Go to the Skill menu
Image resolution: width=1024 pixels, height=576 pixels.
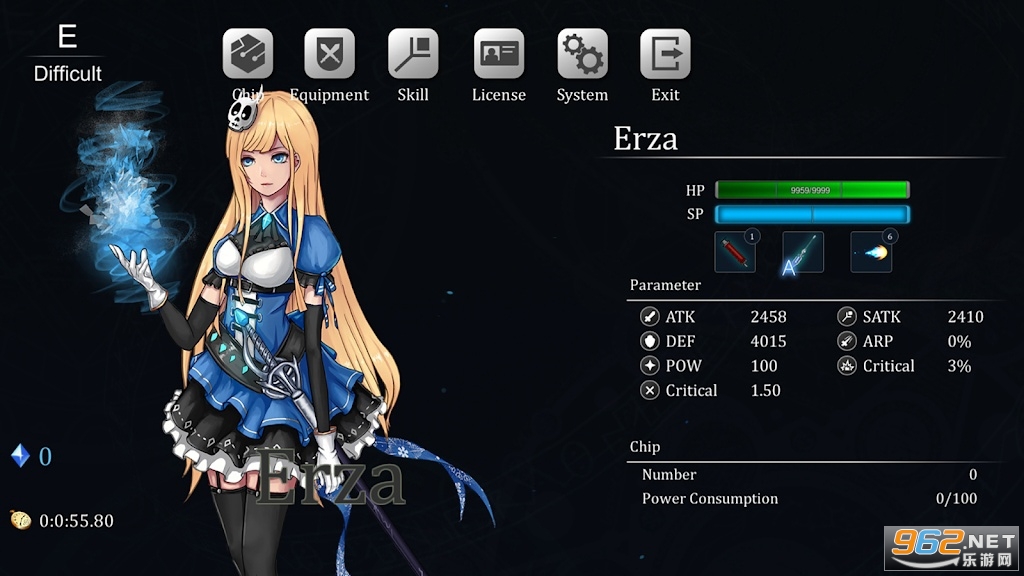413,54
